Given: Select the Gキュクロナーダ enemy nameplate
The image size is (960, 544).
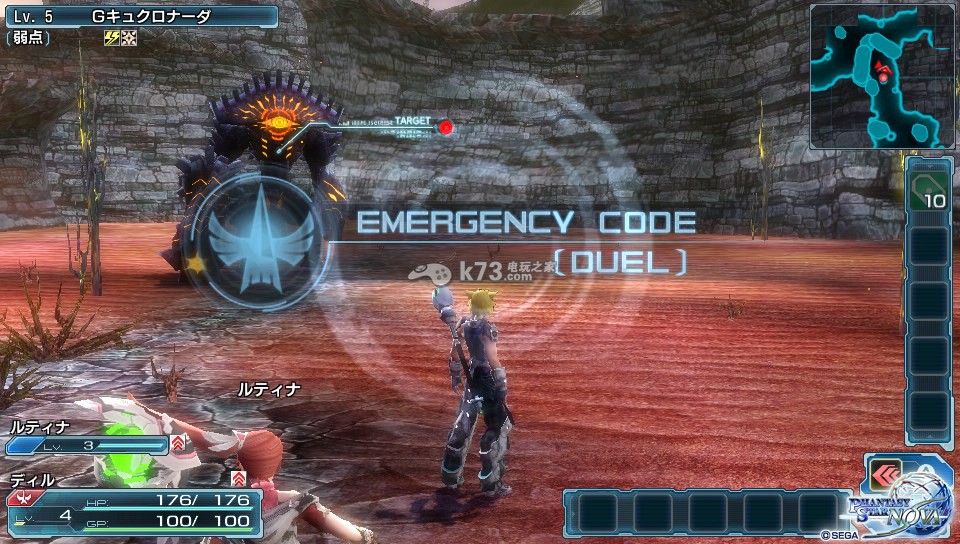Looking at the screenshot, I should pyautogui.click(x=140, y=16).
